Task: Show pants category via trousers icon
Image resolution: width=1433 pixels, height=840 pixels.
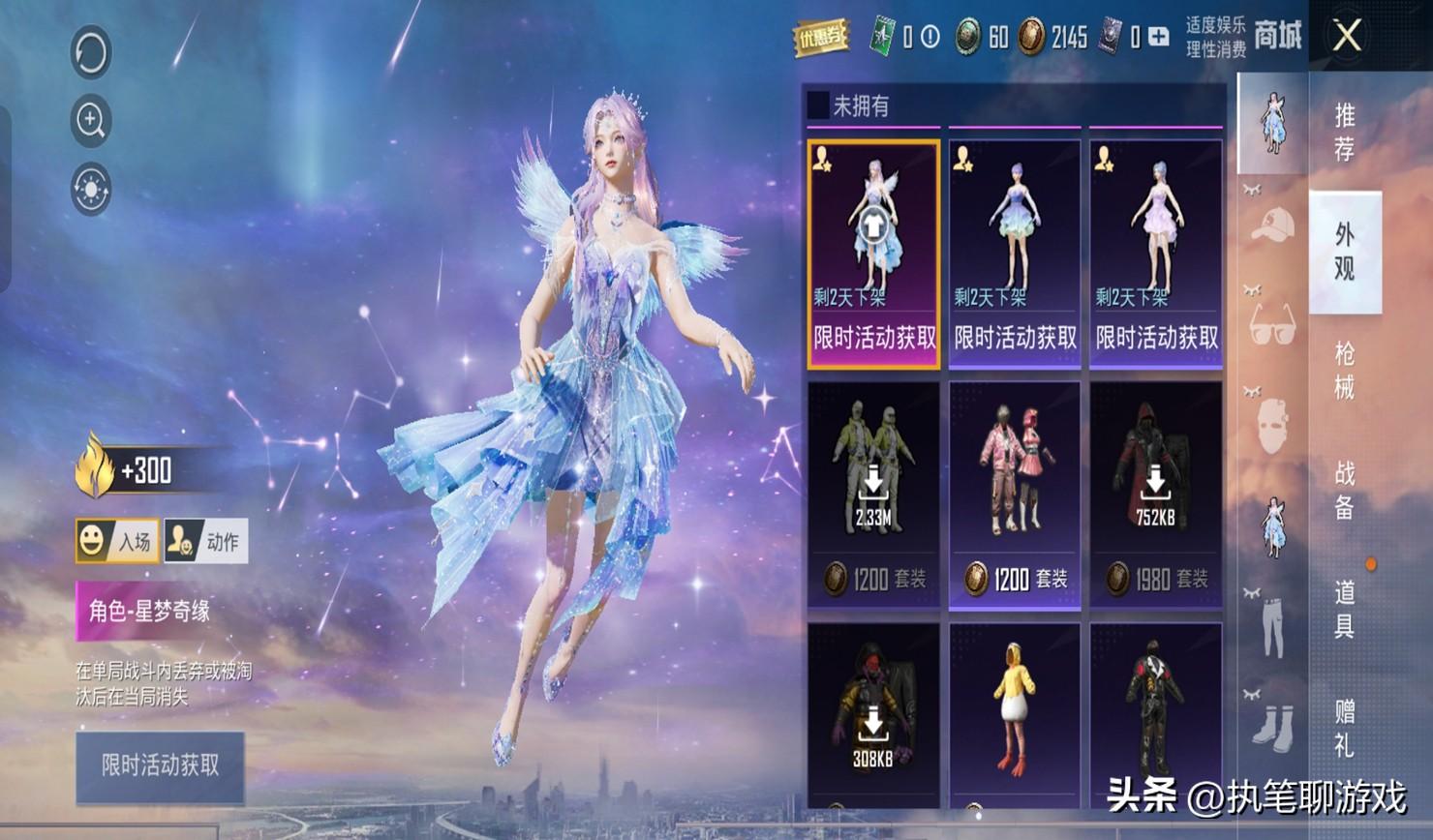Action: pyautogui.click(x=1272, y=624)
